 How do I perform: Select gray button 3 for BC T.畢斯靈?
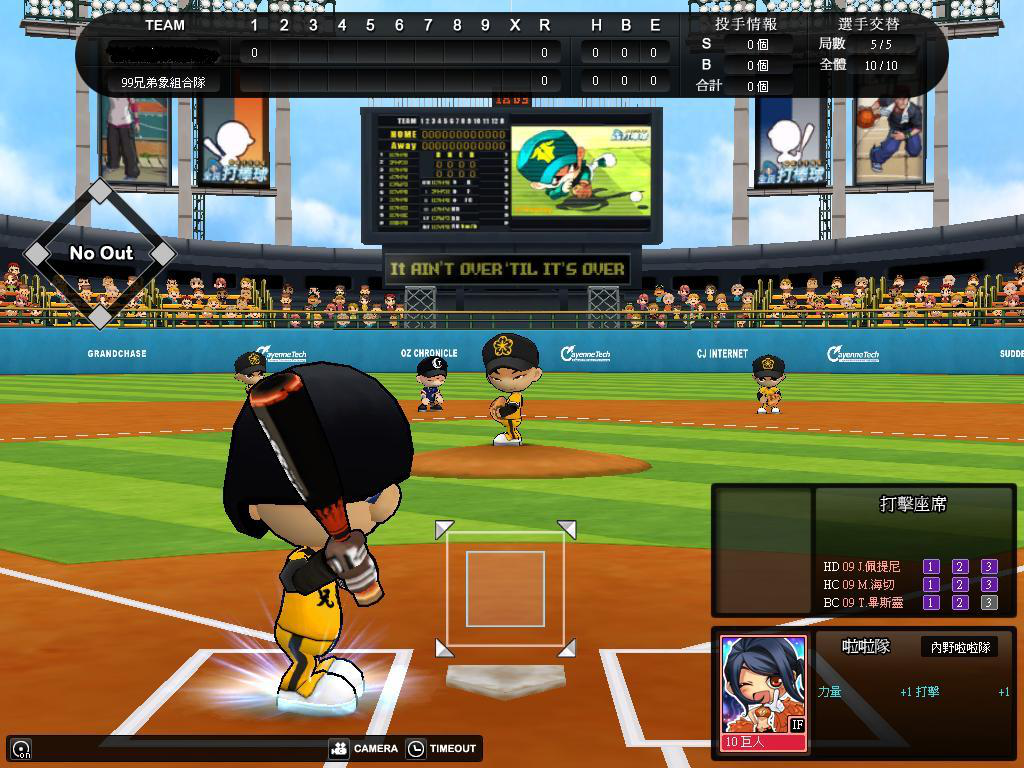pos(989,603)
